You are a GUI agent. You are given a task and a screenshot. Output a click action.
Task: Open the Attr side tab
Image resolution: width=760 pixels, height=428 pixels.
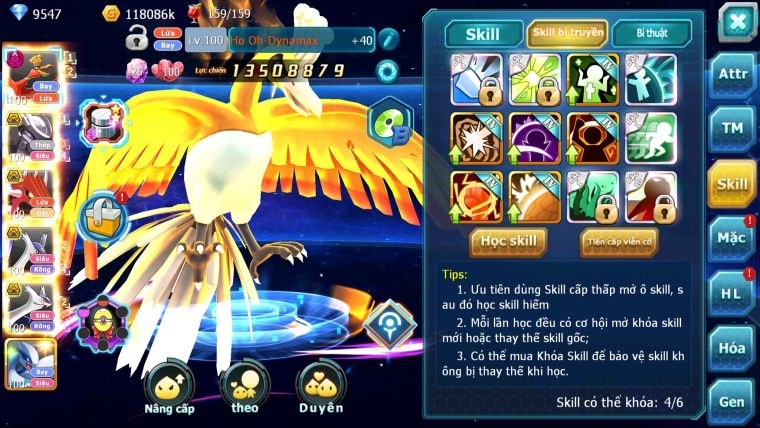tap(732, 73)
